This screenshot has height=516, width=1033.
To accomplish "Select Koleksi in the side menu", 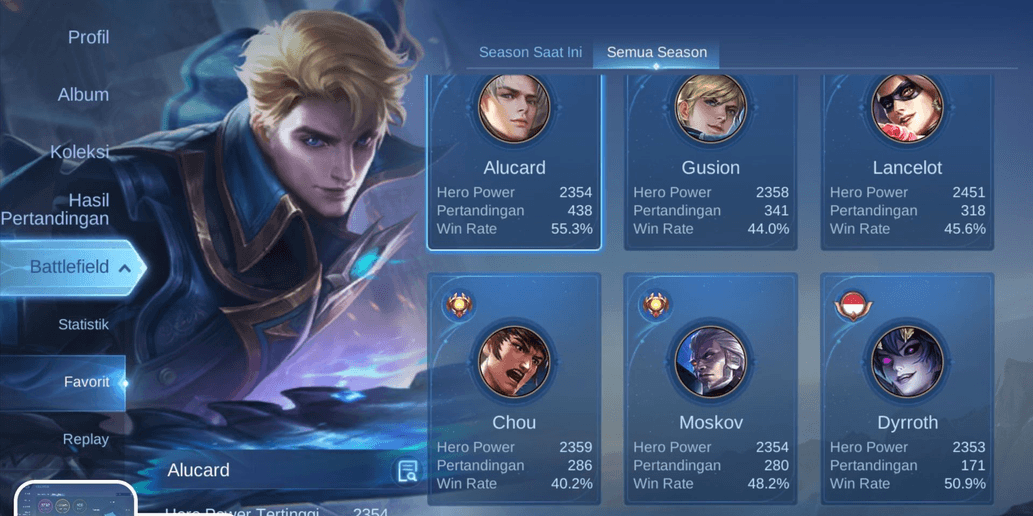I will point(80,152).
